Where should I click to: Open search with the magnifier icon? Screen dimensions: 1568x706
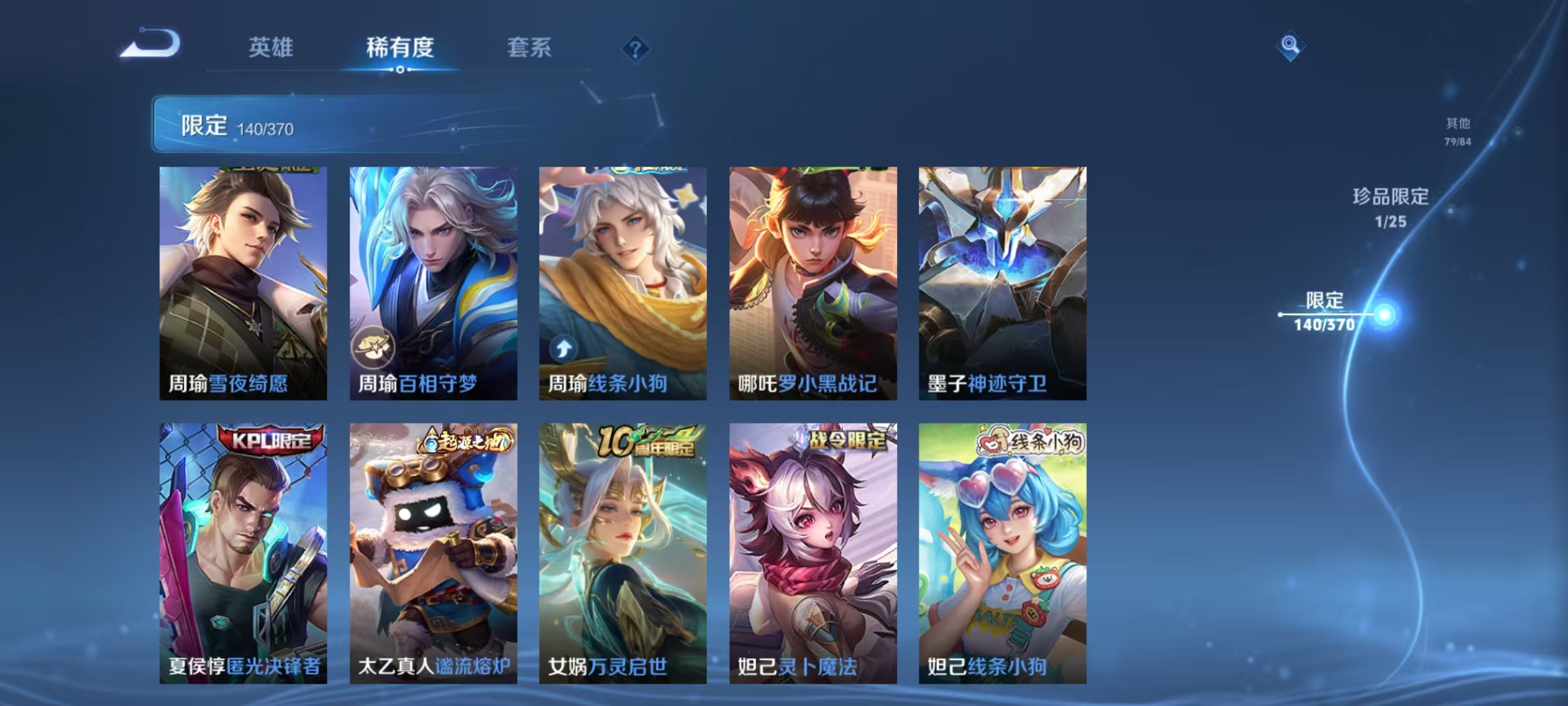pos(1289,46)
